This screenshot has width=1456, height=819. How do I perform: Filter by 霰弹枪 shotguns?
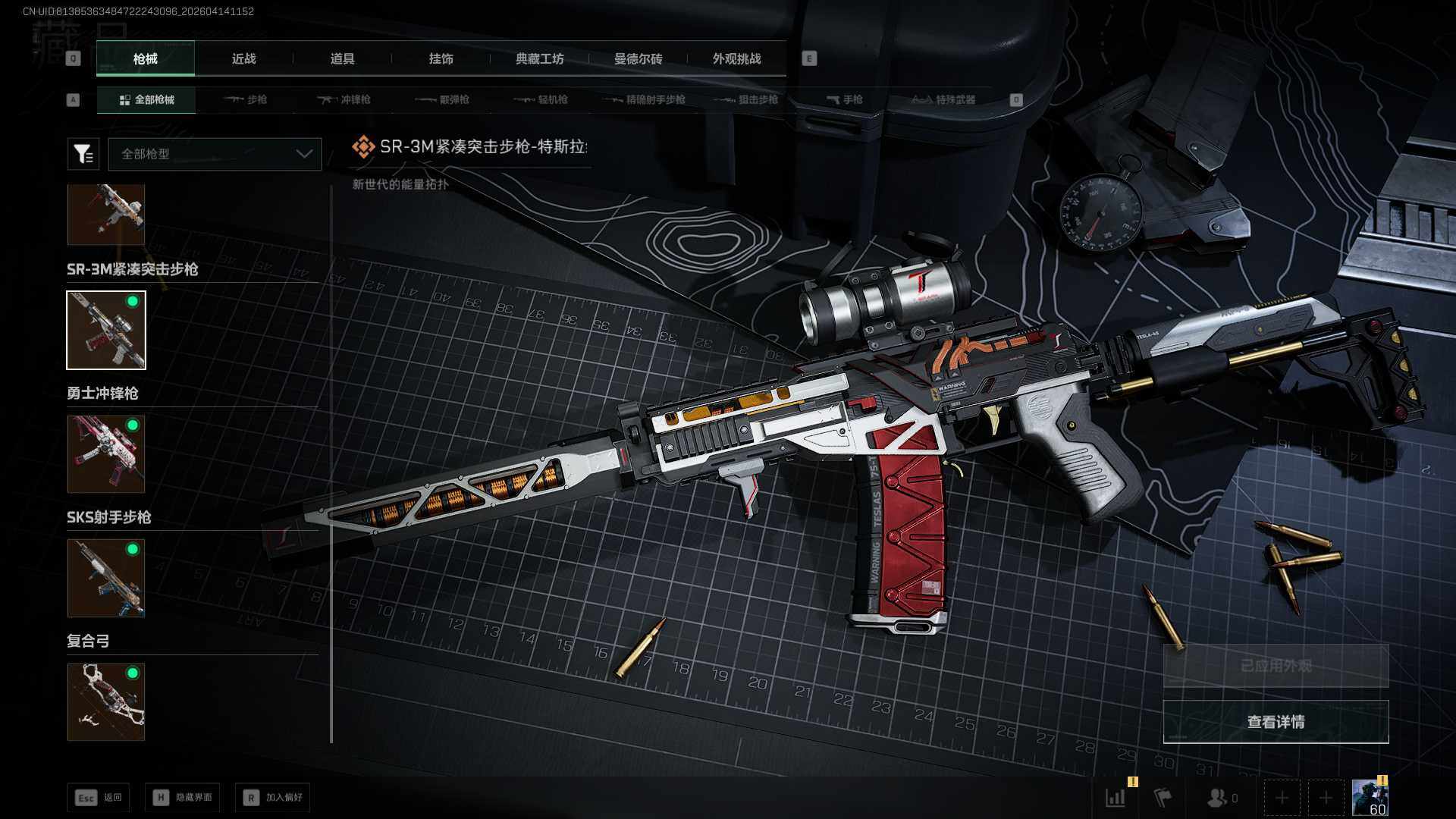444,99
